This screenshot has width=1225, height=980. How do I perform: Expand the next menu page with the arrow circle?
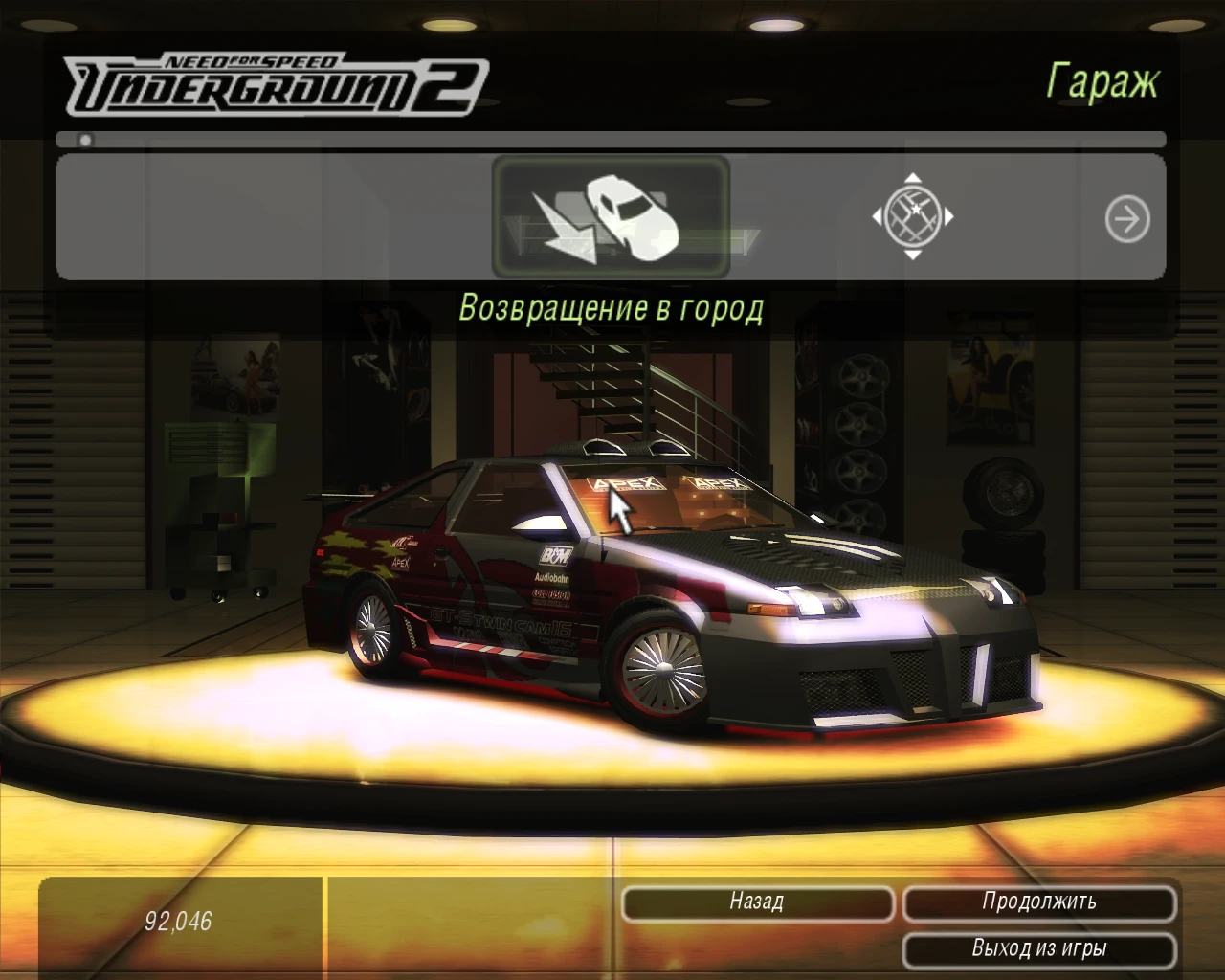(1127, 219)
